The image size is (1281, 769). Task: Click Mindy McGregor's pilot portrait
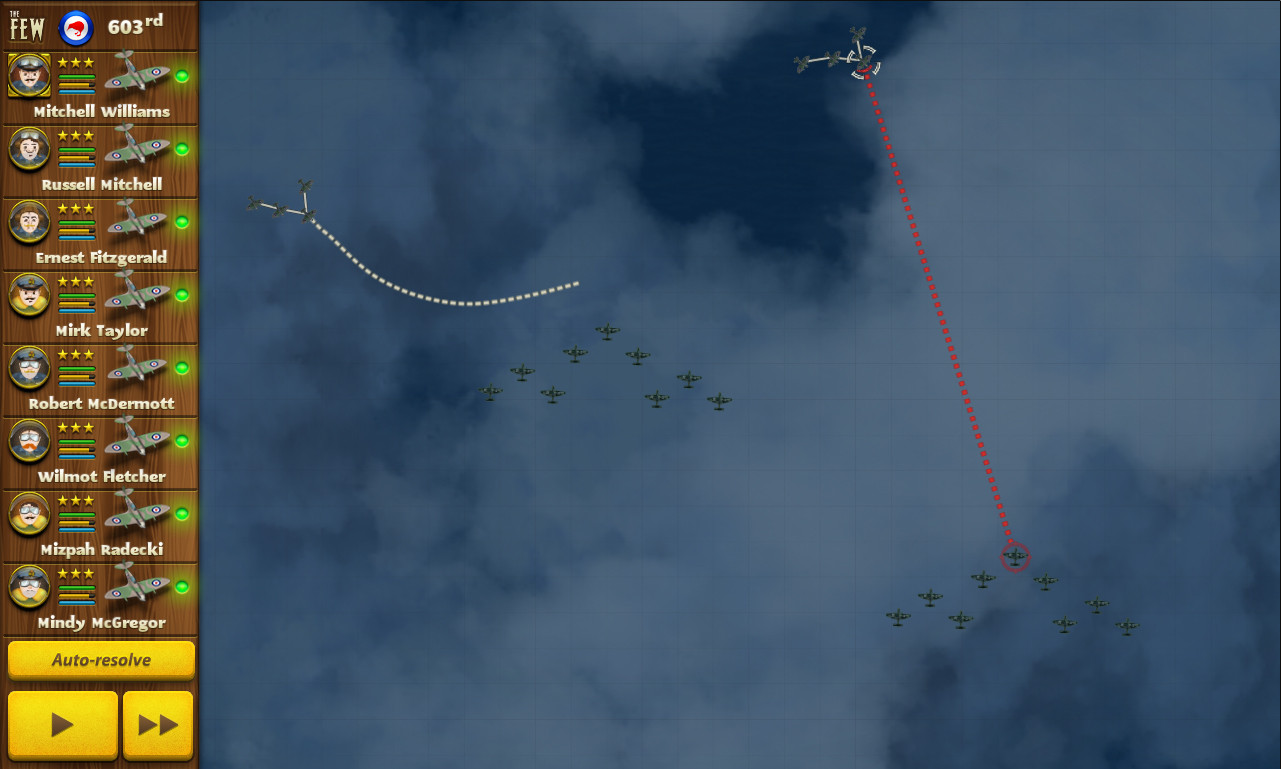click(29, 587)
